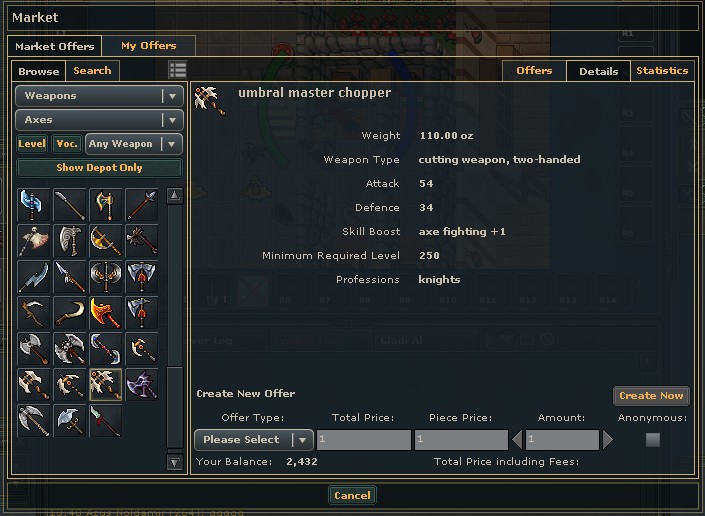
Task: Open the Please Select offer type dropdown
Action: (x=254, y=440)
